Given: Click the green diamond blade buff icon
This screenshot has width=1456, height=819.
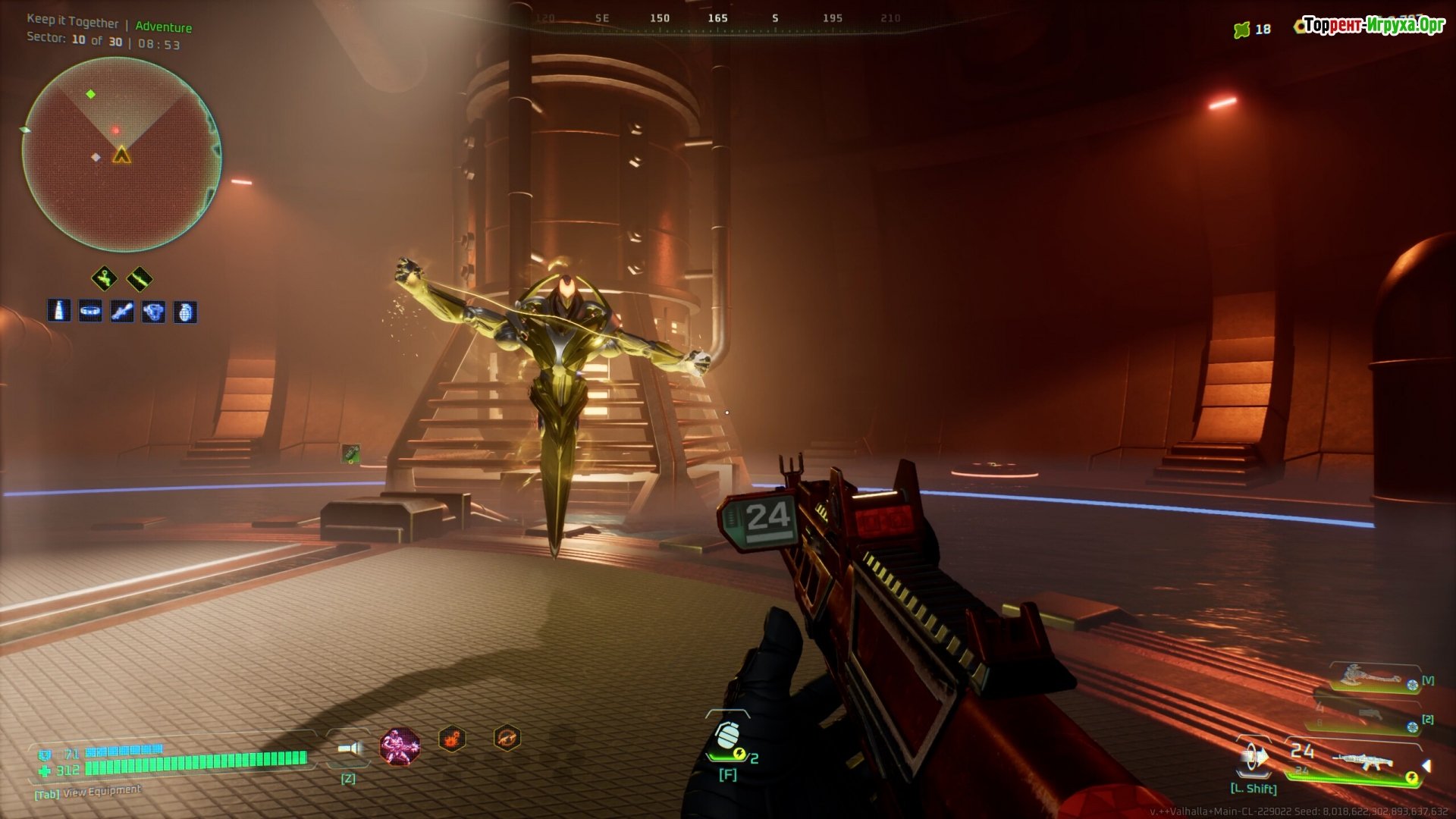Looking at the screenshot, I should click(140, 278).
